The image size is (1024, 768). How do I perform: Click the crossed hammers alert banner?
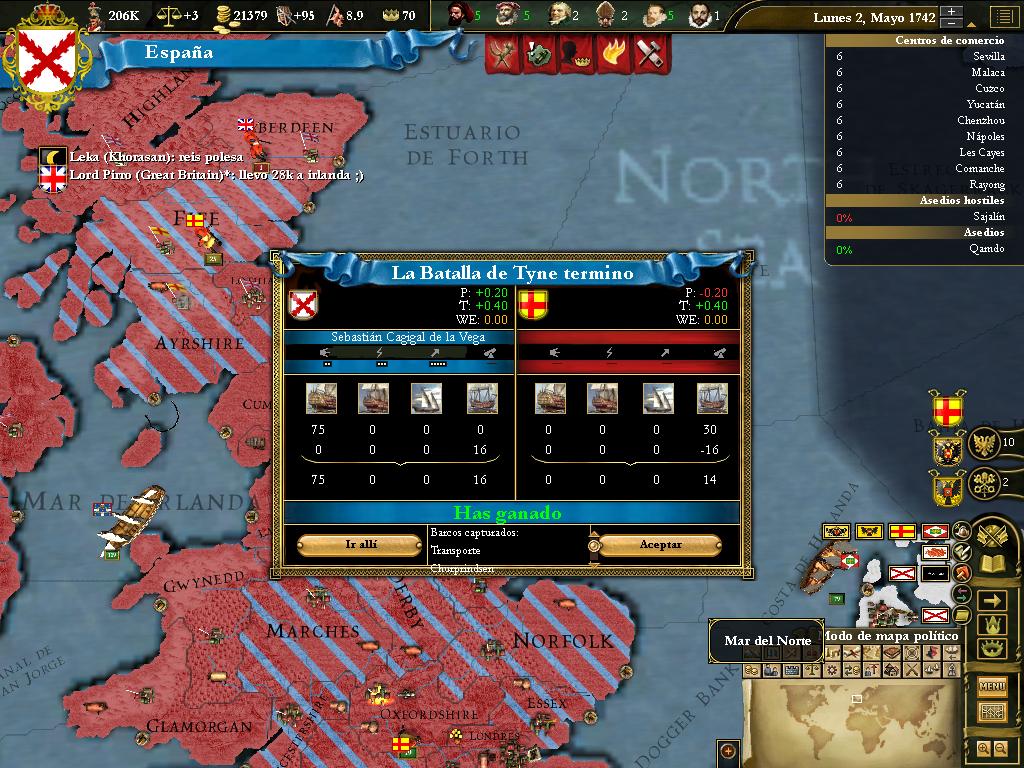(x=650, y=54)
